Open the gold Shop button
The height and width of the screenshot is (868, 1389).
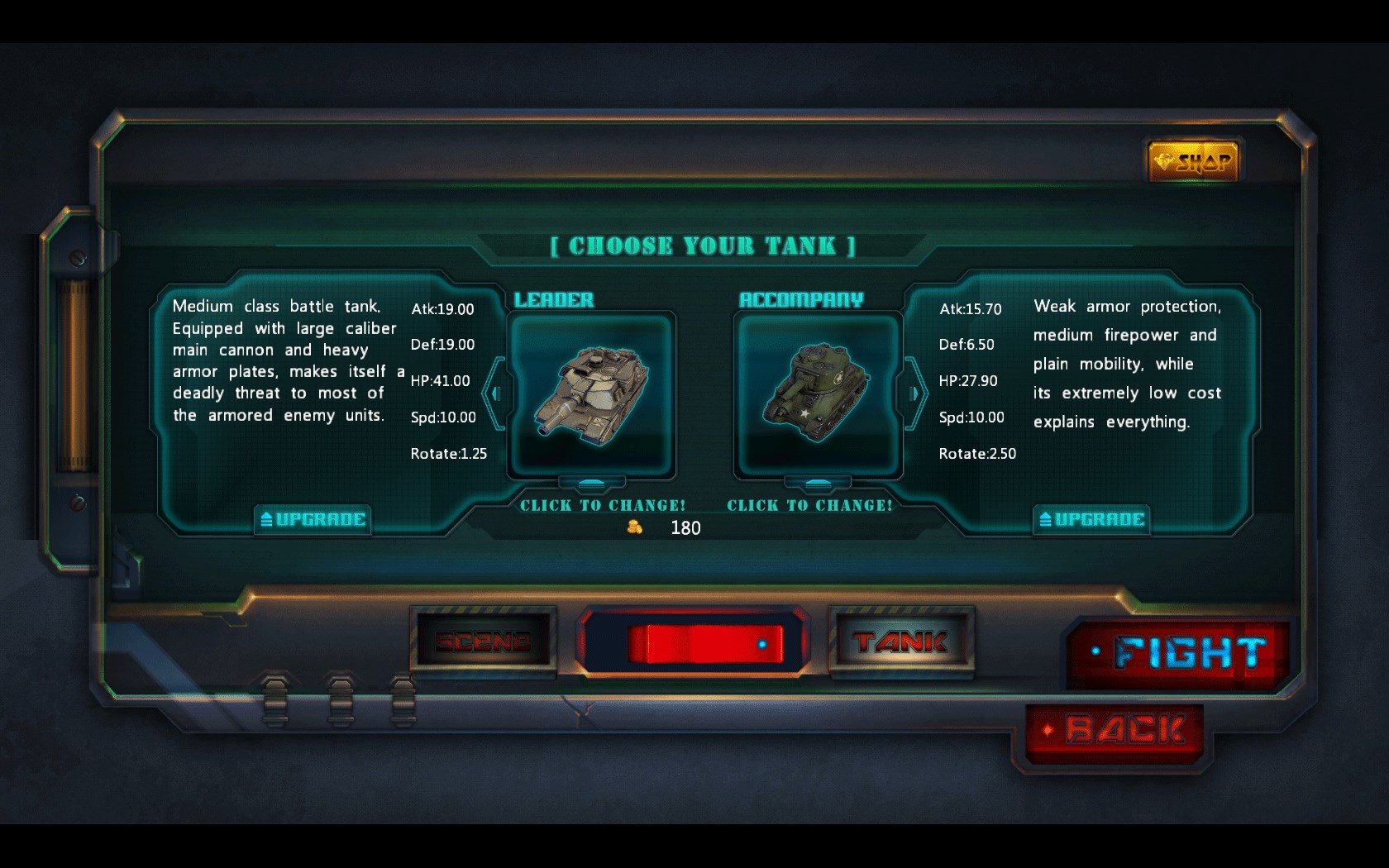tap(1193, 161)
